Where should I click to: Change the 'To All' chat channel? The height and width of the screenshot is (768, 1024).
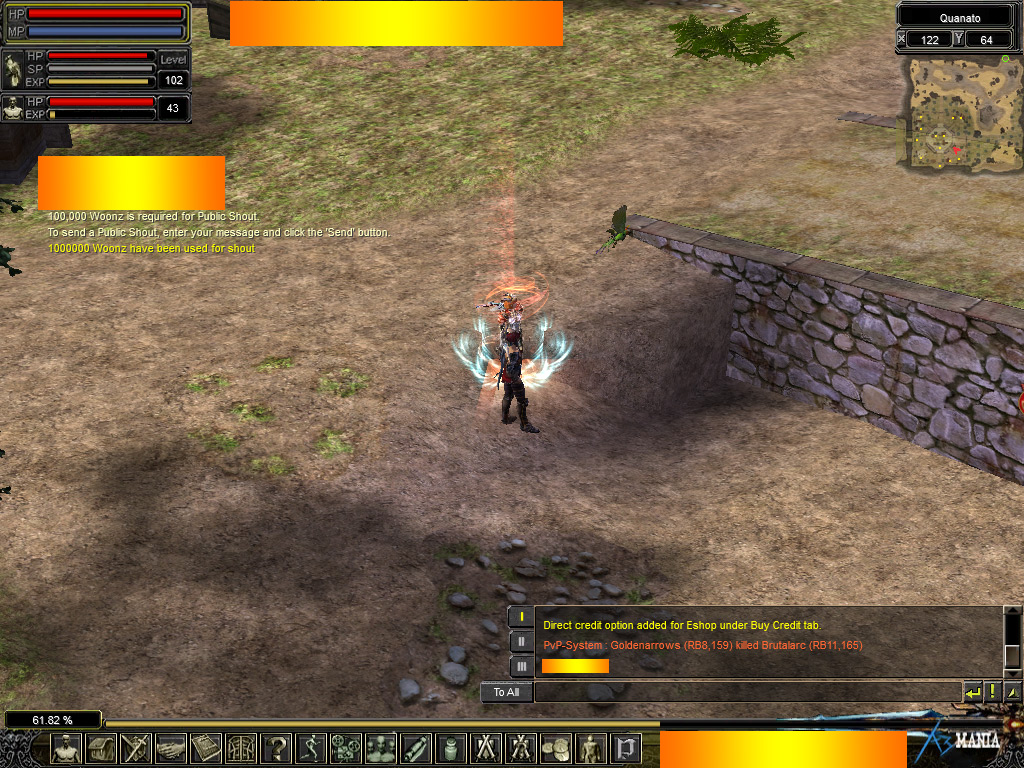click(507, 692)
